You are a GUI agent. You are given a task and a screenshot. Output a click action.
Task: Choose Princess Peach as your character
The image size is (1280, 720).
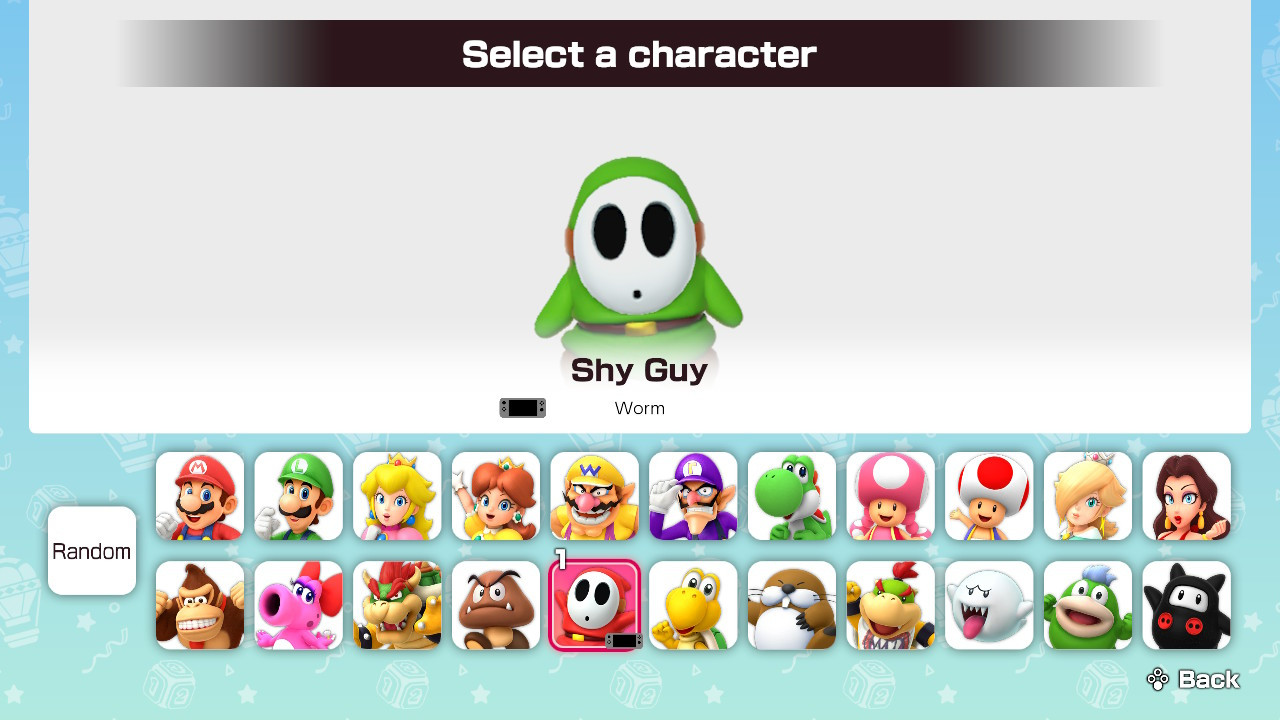397,497
